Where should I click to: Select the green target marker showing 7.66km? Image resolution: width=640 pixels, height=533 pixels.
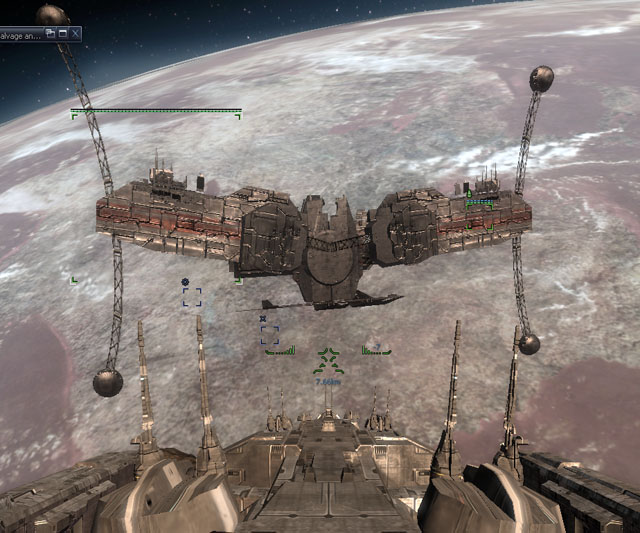[x=328, y=360]
